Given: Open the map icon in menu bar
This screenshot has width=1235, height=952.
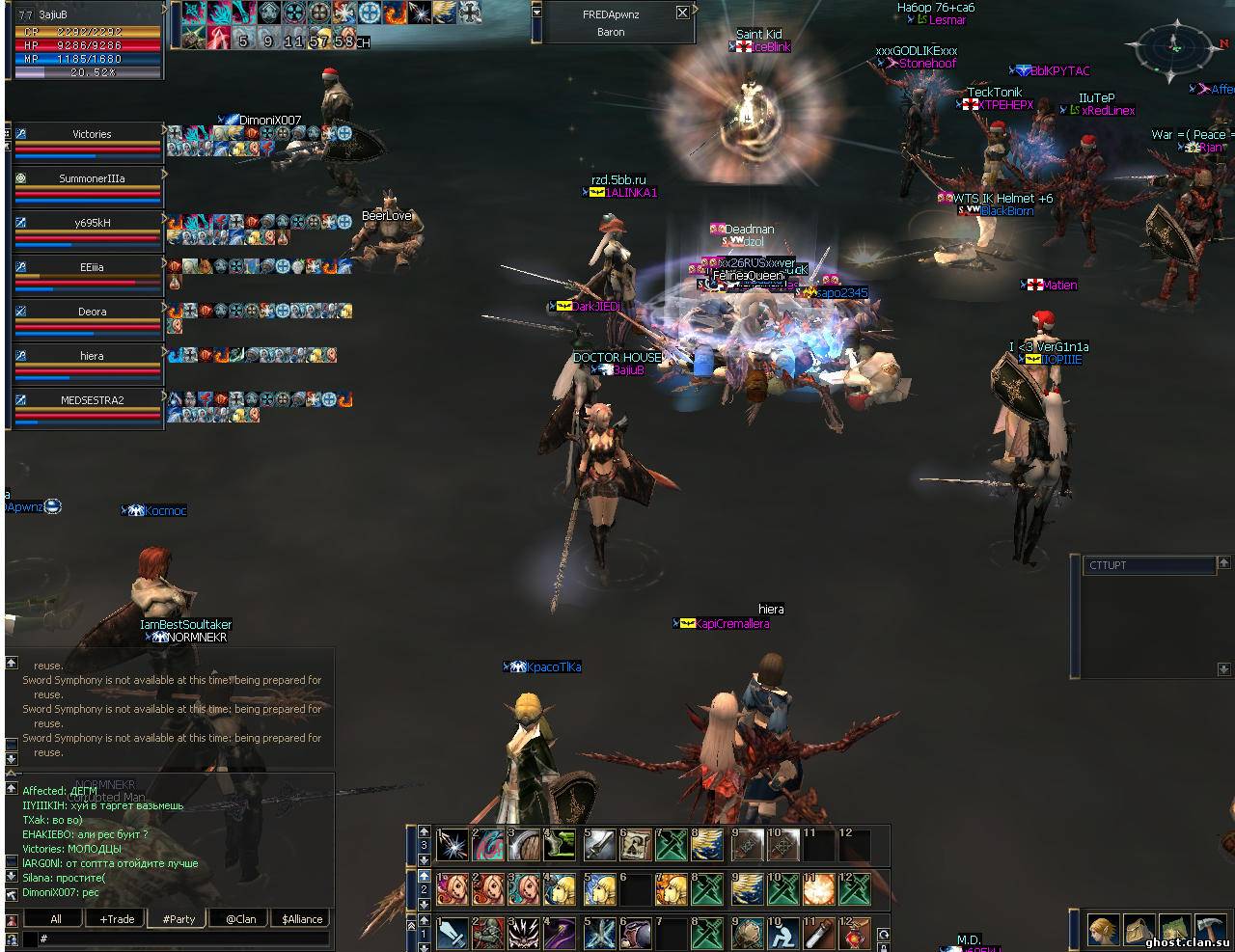Looking at the screenshot, I should [1174, 929].
